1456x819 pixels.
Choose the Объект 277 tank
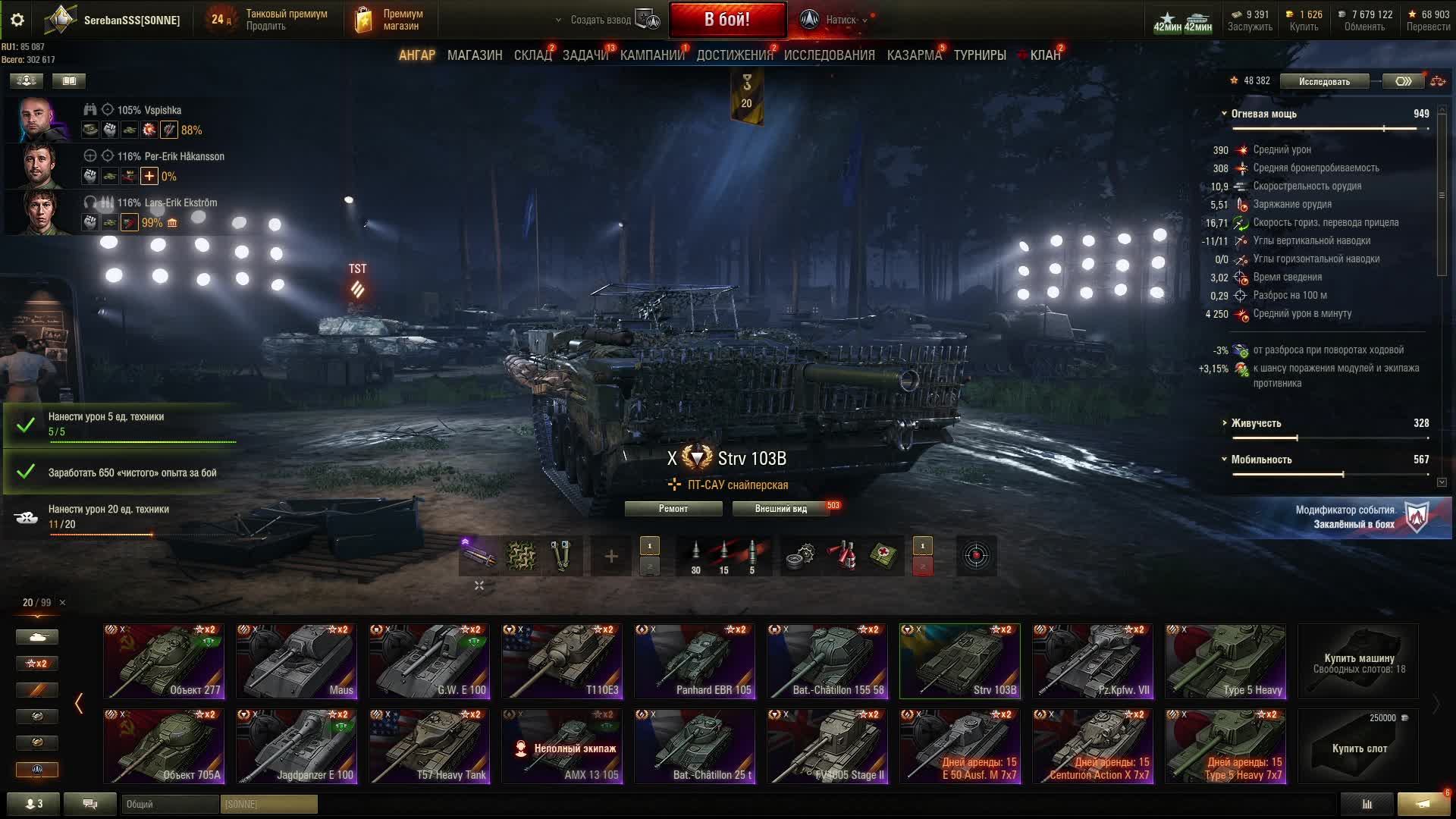(x=164, y=661)
